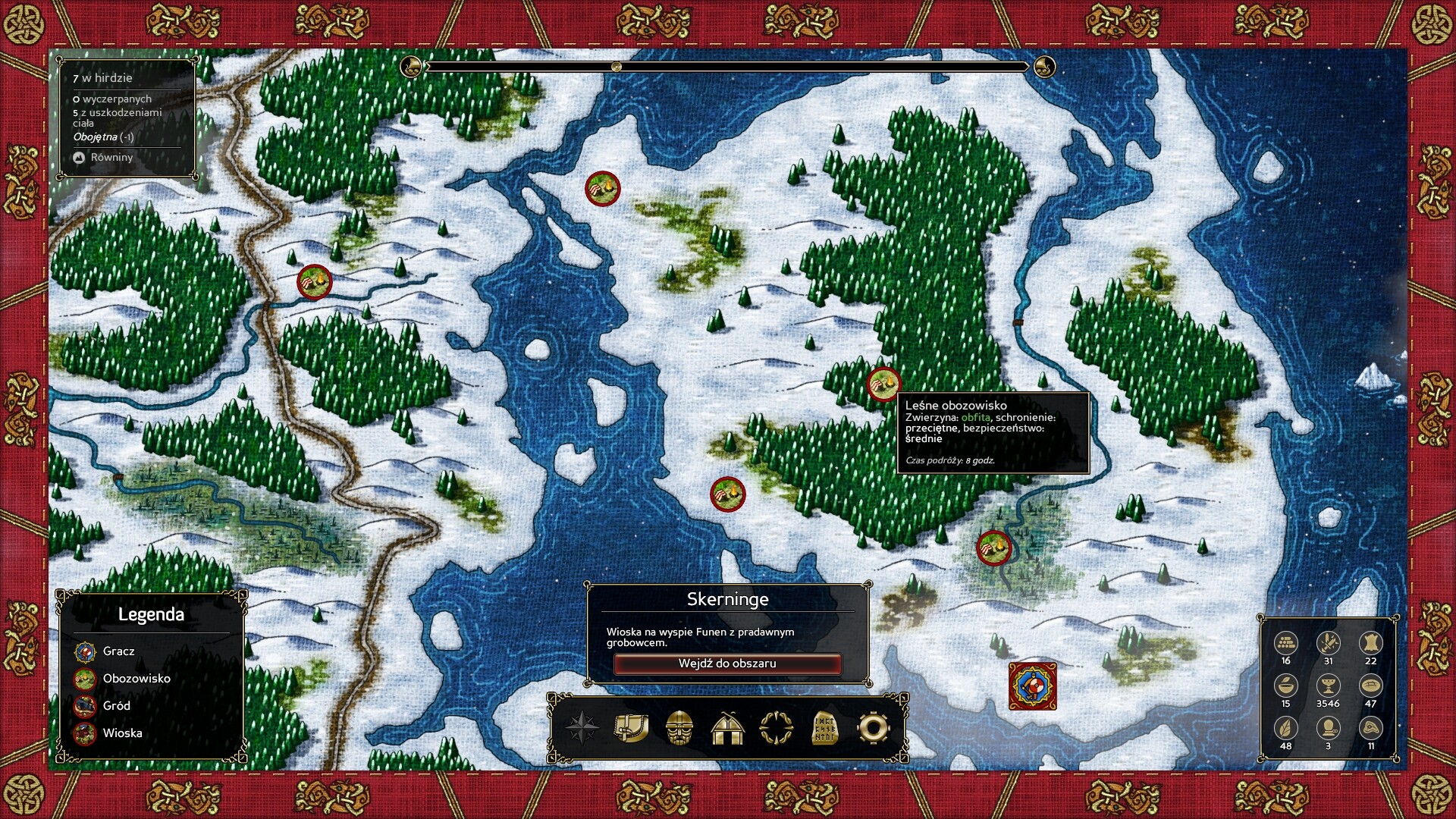Viewport: 1456px width, 819px height.
Task: Select 'Obozowisko' entry in the legend
Action: [136, 679]
